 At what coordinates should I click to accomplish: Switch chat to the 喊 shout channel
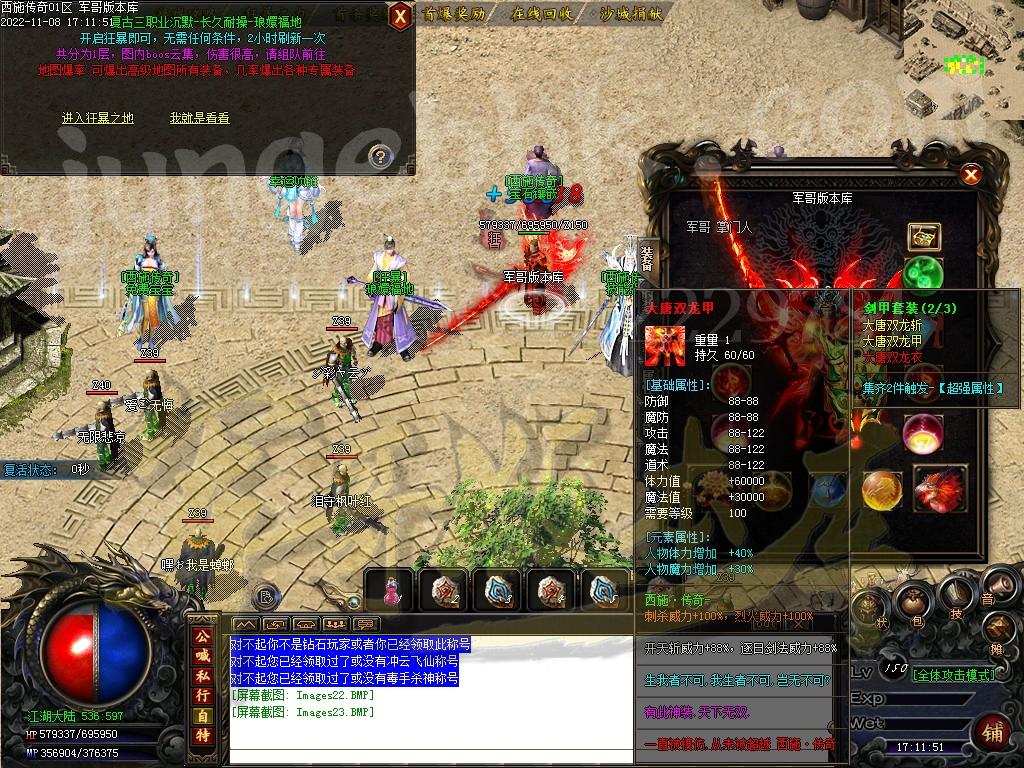203,655
